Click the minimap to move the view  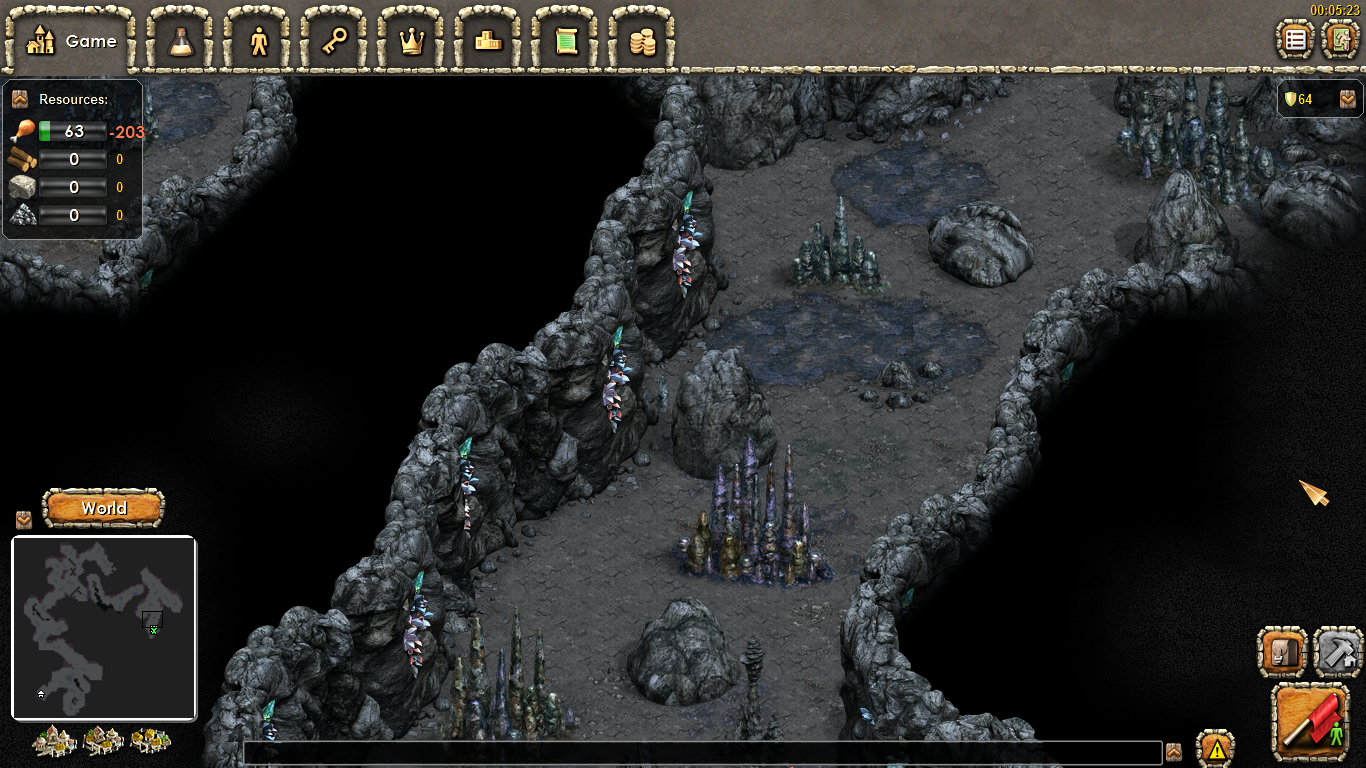(104, 627)
